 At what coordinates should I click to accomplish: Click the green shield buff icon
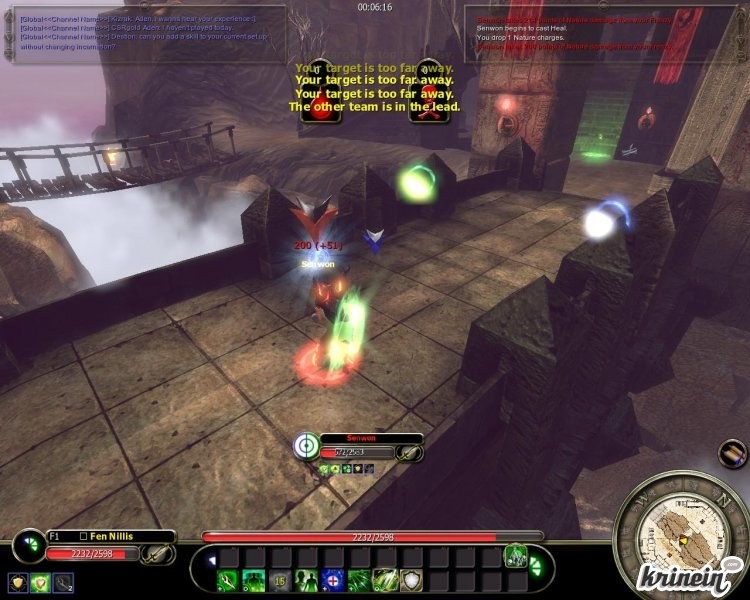click(x=40, y=582)
